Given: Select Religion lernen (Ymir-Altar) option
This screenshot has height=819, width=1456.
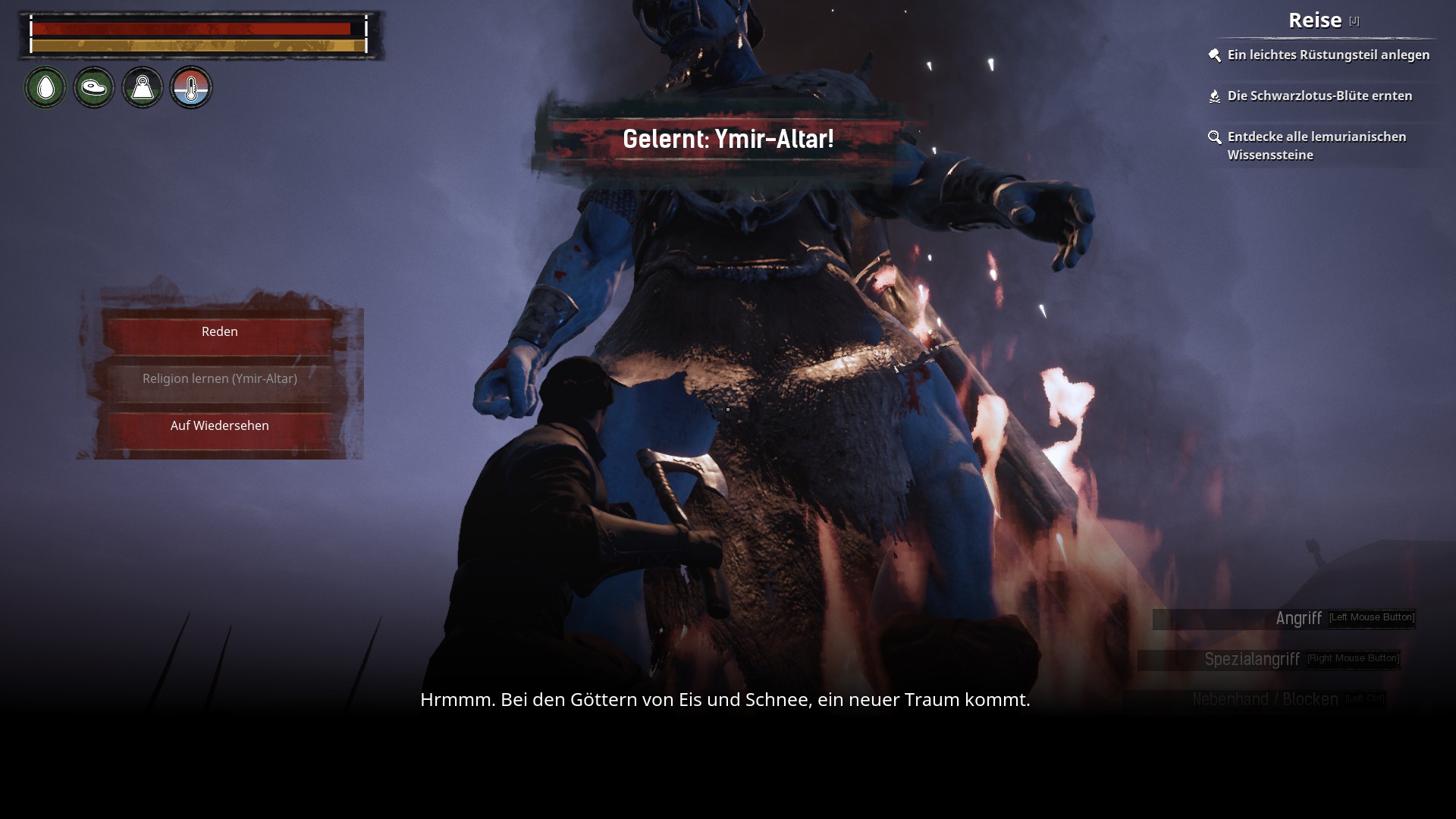Looking at the screenshot, I should coord(219,379).
